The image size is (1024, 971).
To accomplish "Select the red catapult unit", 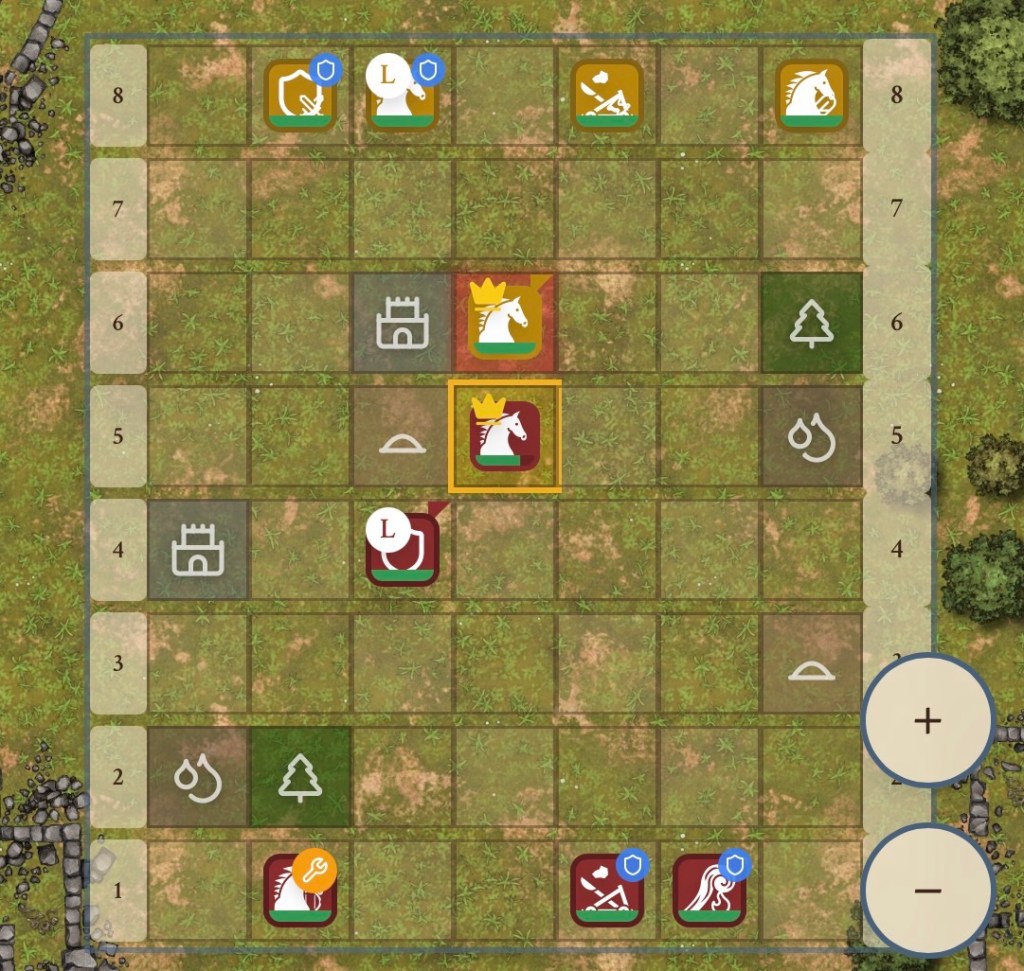I will coord(607,890).
